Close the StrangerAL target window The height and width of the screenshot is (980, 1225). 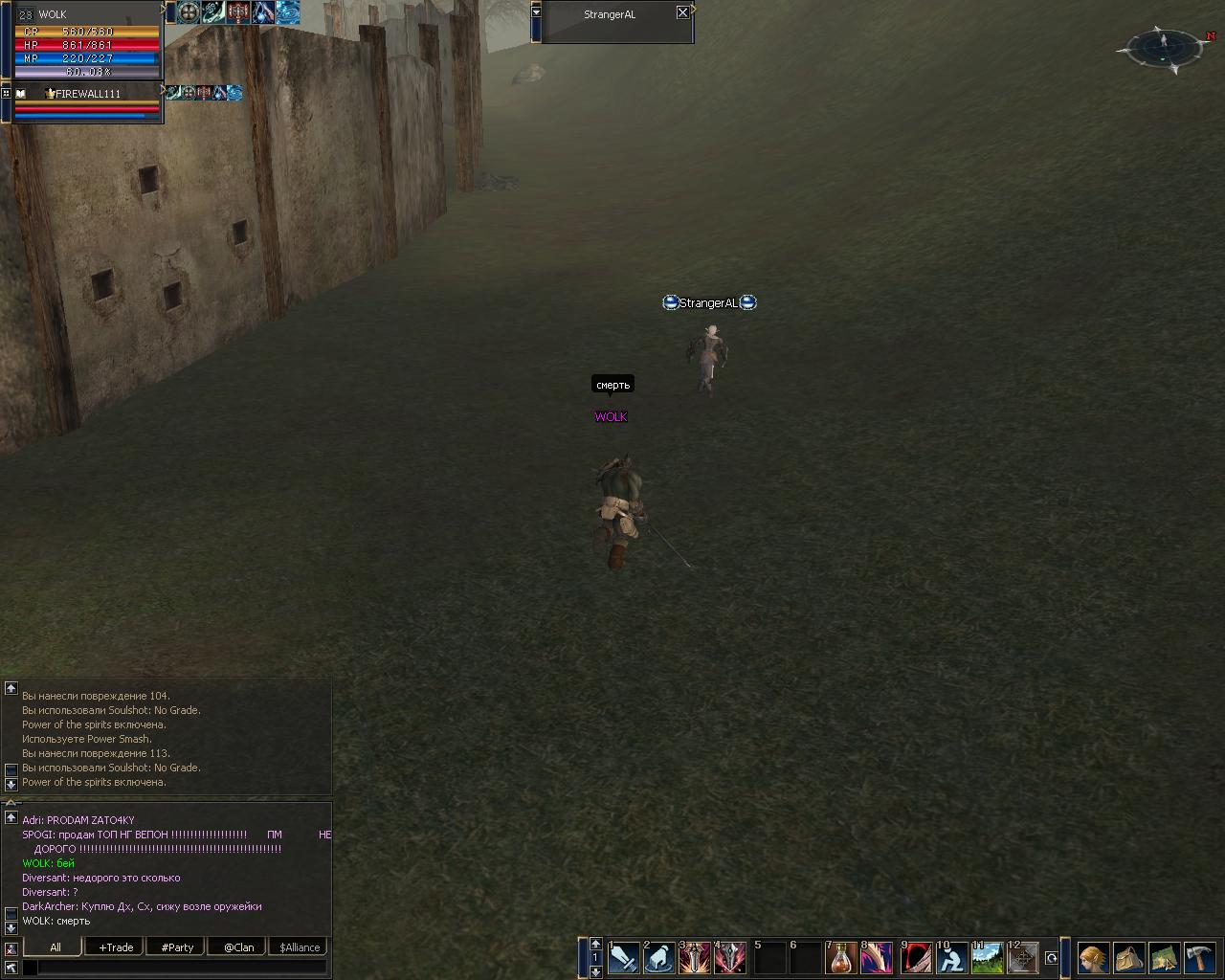click(x=682, y=13)
